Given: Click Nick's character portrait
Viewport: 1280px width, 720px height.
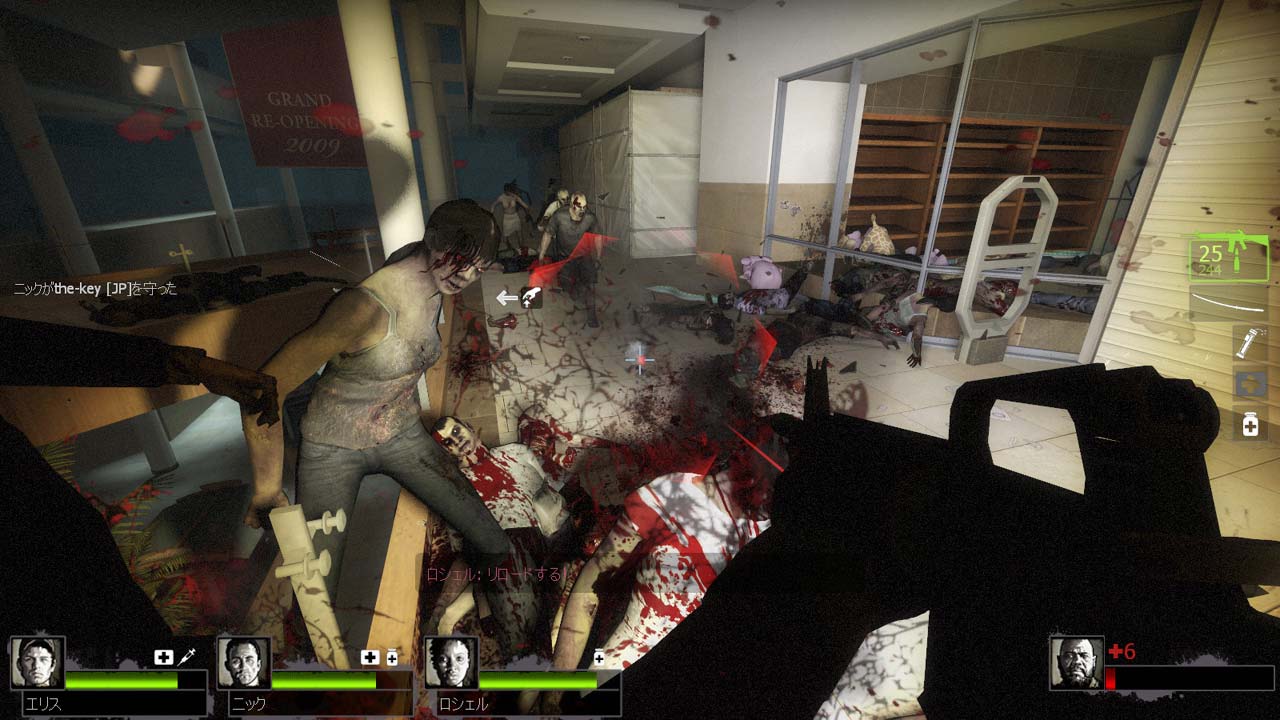Looking at the screenshot, I should click(x=243, y=663).
